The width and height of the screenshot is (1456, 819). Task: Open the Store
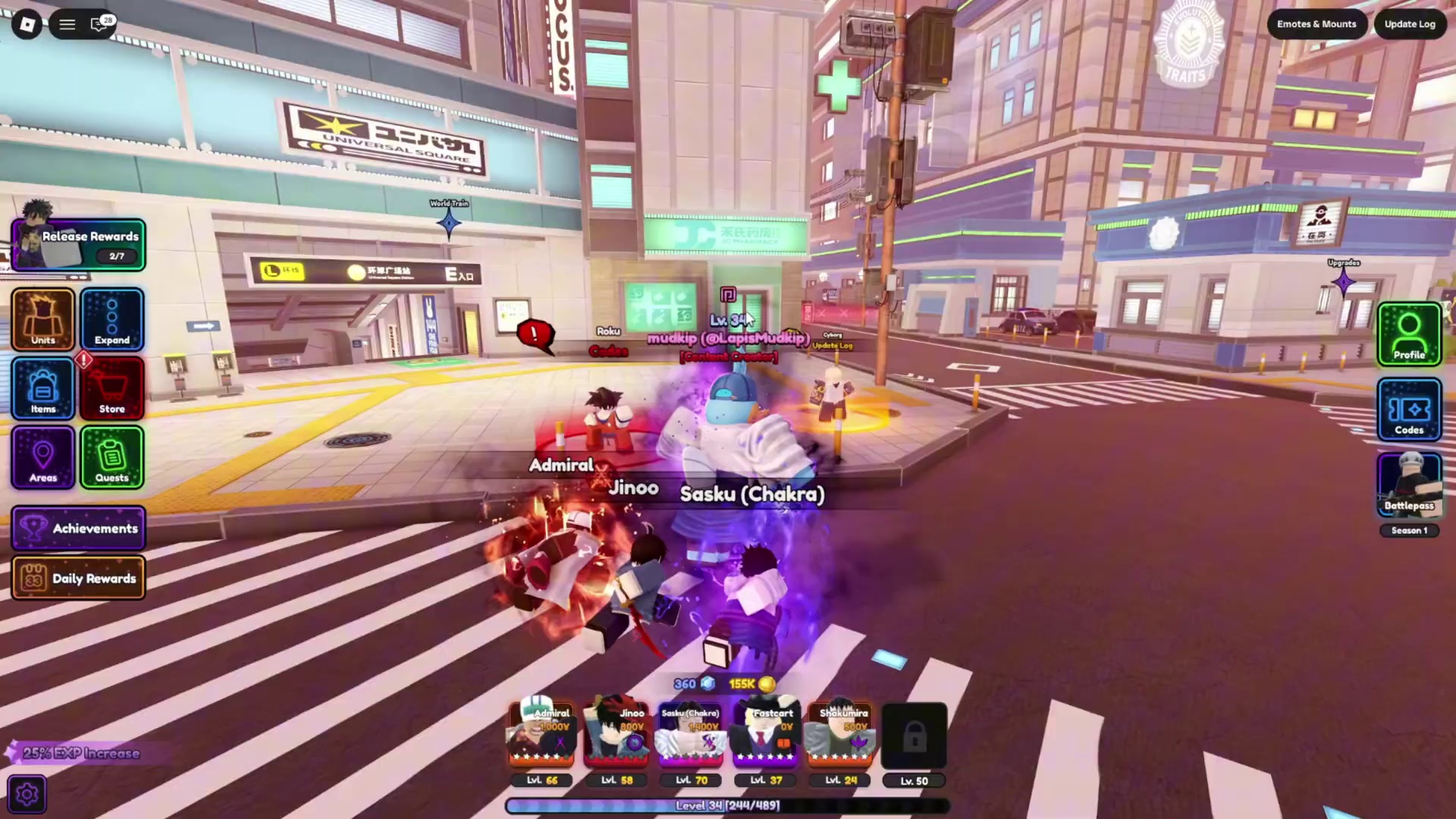(x=112, y=388)
